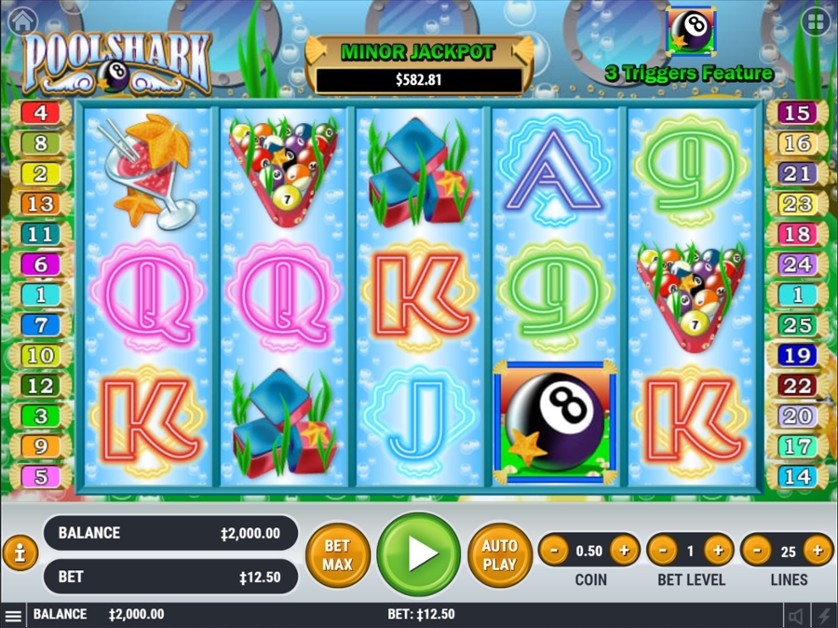Click the Bet Max button
Viewport: 838px width, 628px height.
(337, 554)
